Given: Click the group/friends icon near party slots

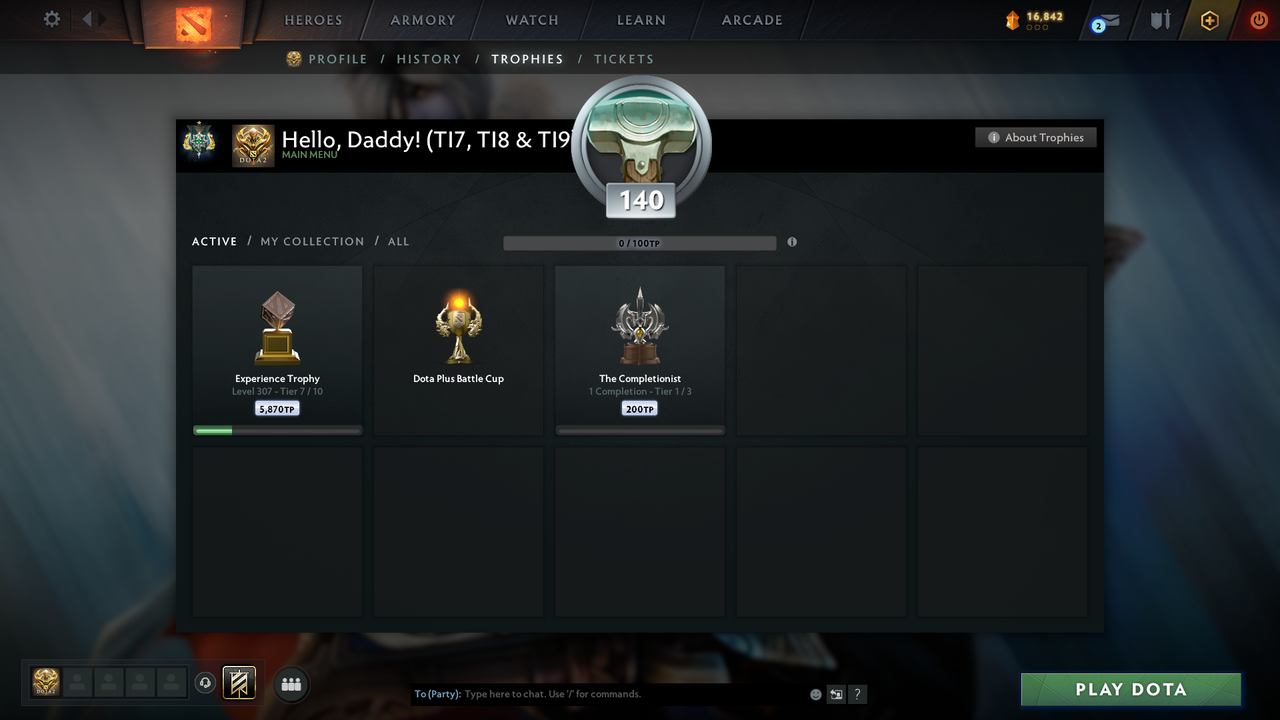Looking at the screenshot, I should (x=289, y=684).
